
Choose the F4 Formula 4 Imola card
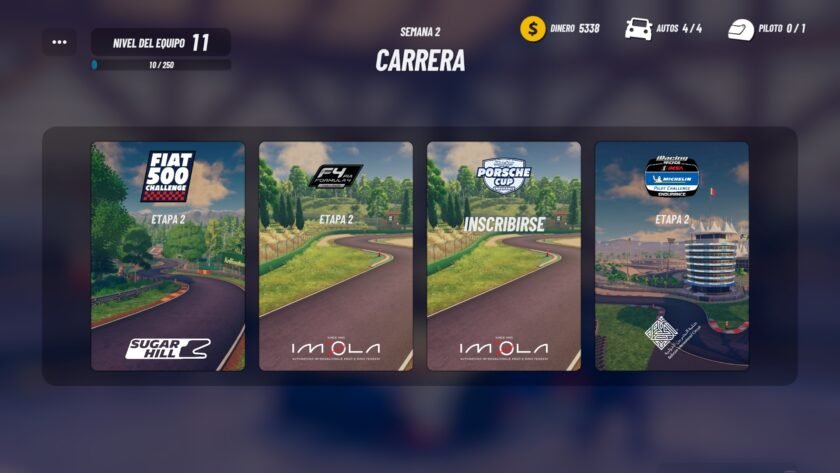(336, 256)
